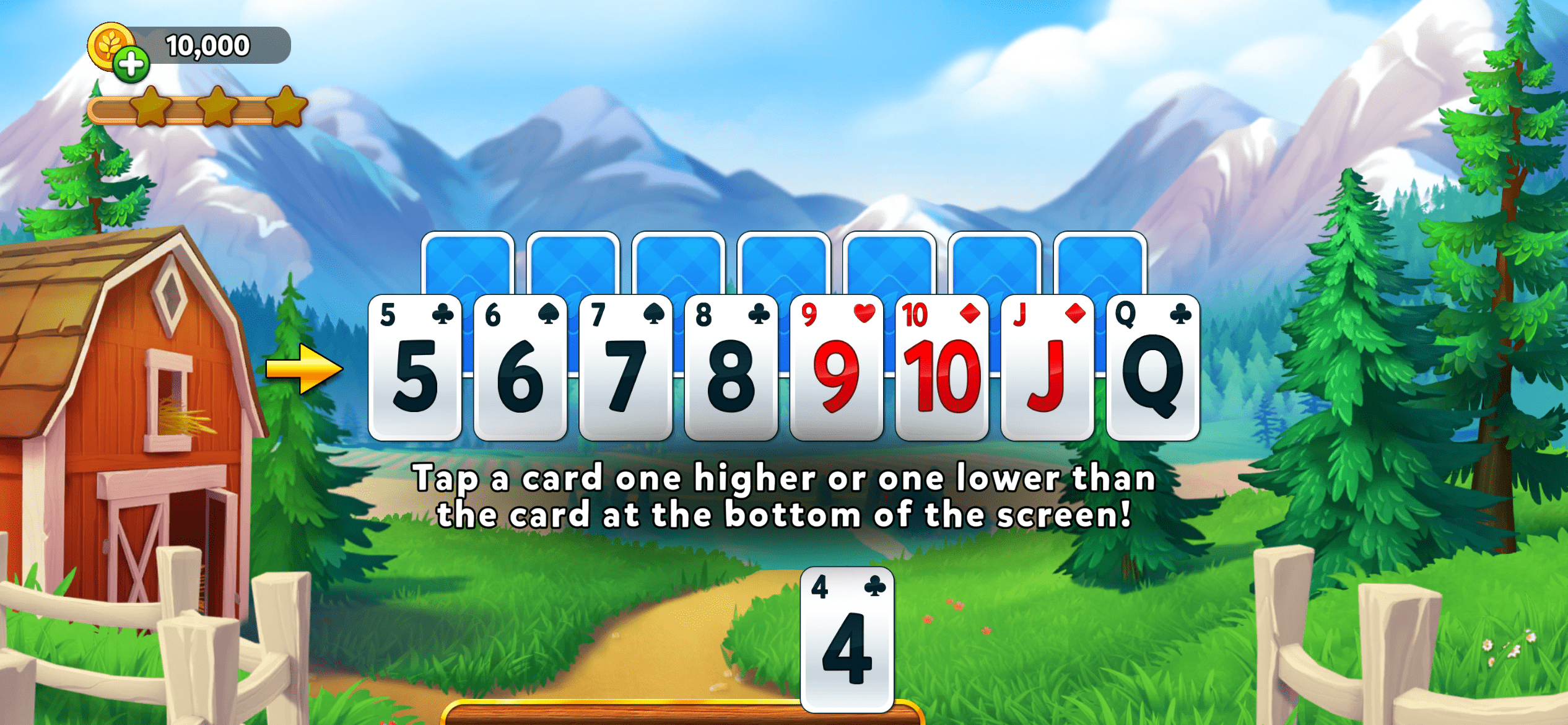This screenshot has height=725, width=1568.
Task: Click the yellow arrow pointing at cards
Action: pyautogui.click(x=305, y=367)
